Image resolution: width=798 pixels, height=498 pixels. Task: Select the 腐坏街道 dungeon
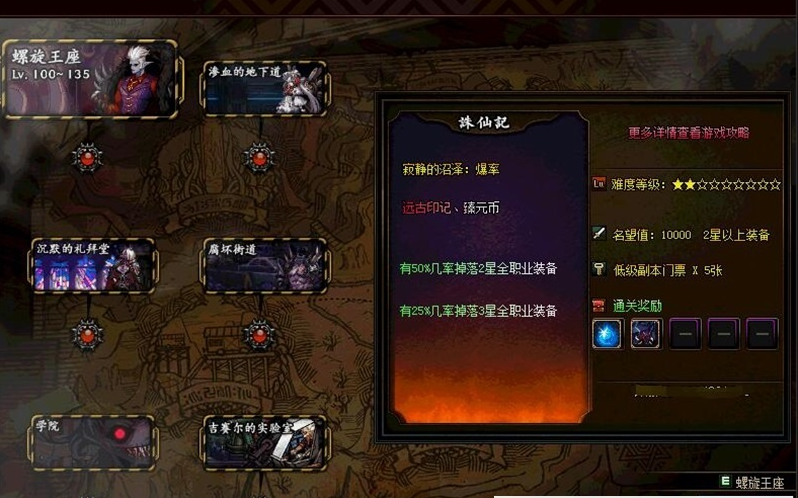pos(264,265)
